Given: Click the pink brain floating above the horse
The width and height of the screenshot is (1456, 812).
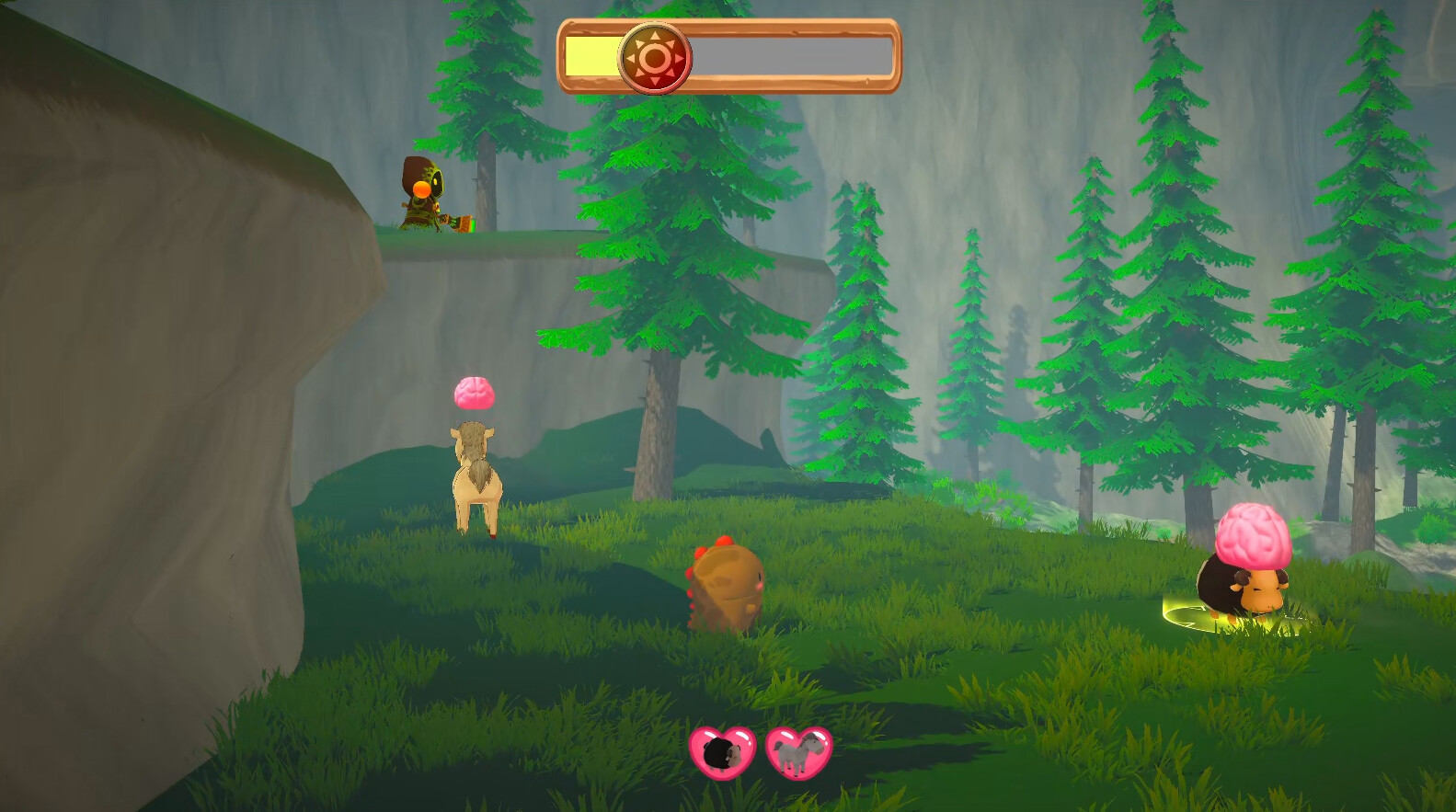Looking at the screenshot, I should click(473, 394).
